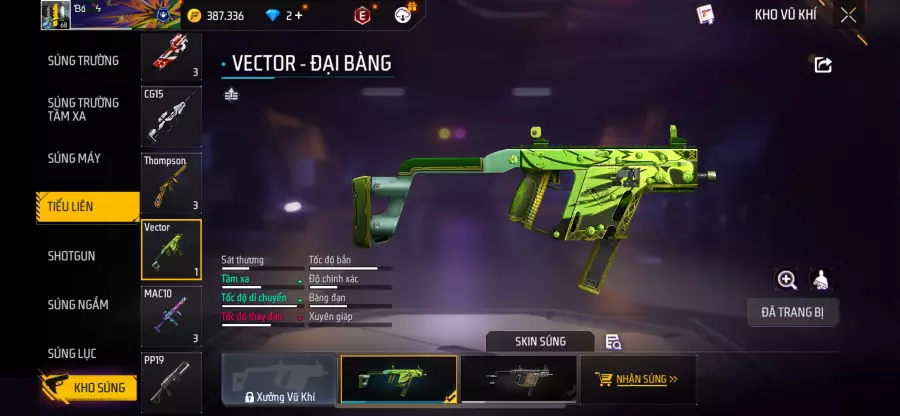Select the Thompson weapon tile
This screenshot has width=900, height=416.
pos(171,182)
